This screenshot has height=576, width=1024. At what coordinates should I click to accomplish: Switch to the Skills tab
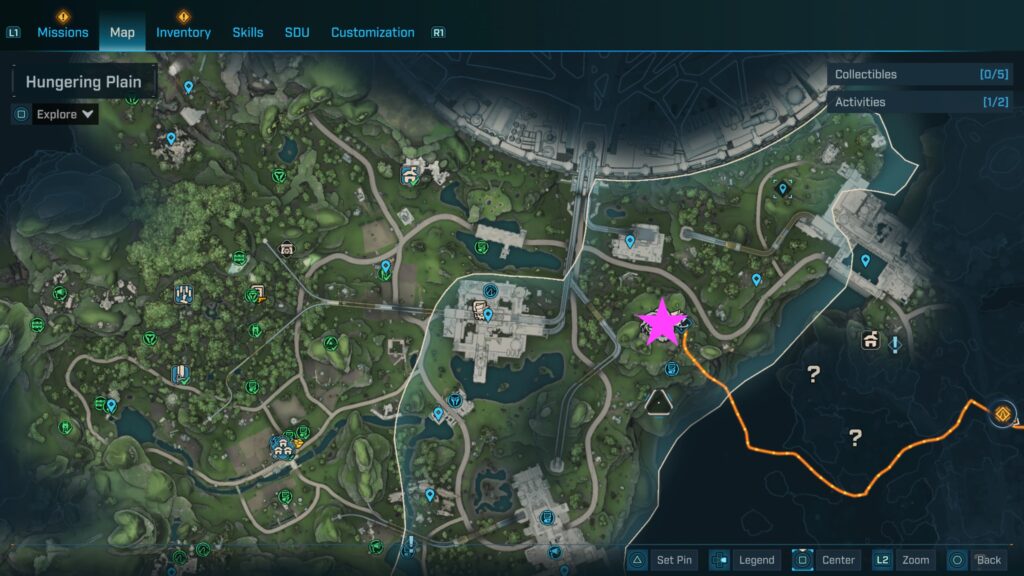248,32
